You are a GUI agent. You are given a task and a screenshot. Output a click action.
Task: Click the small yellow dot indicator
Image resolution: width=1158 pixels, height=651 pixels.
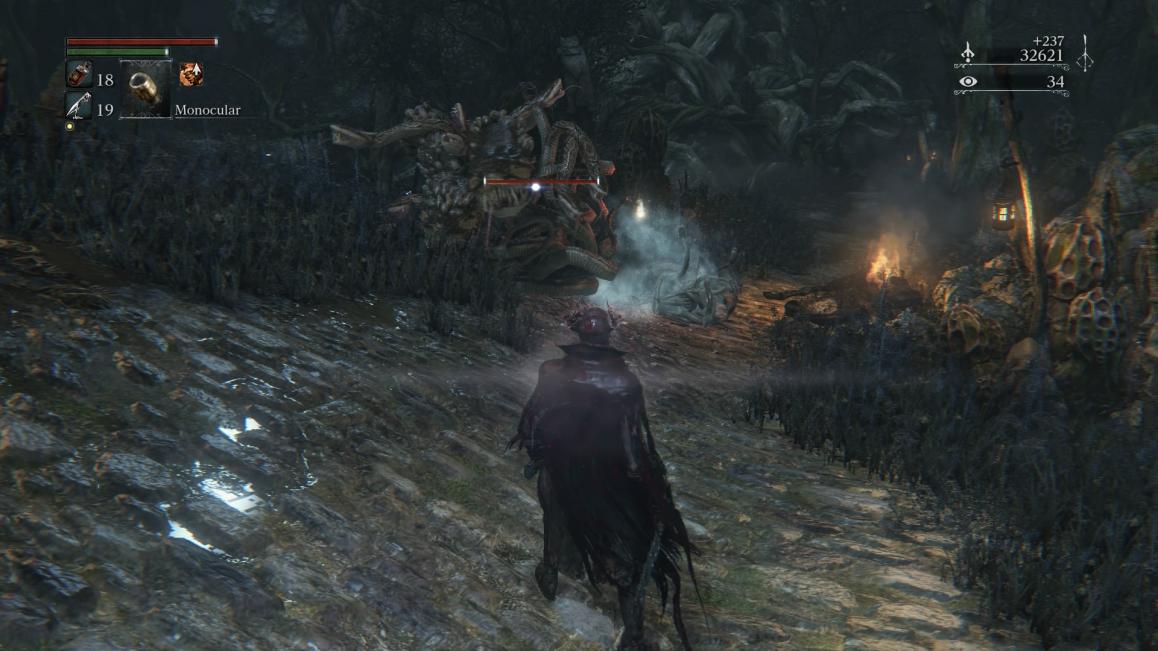[x=70, y=126]
